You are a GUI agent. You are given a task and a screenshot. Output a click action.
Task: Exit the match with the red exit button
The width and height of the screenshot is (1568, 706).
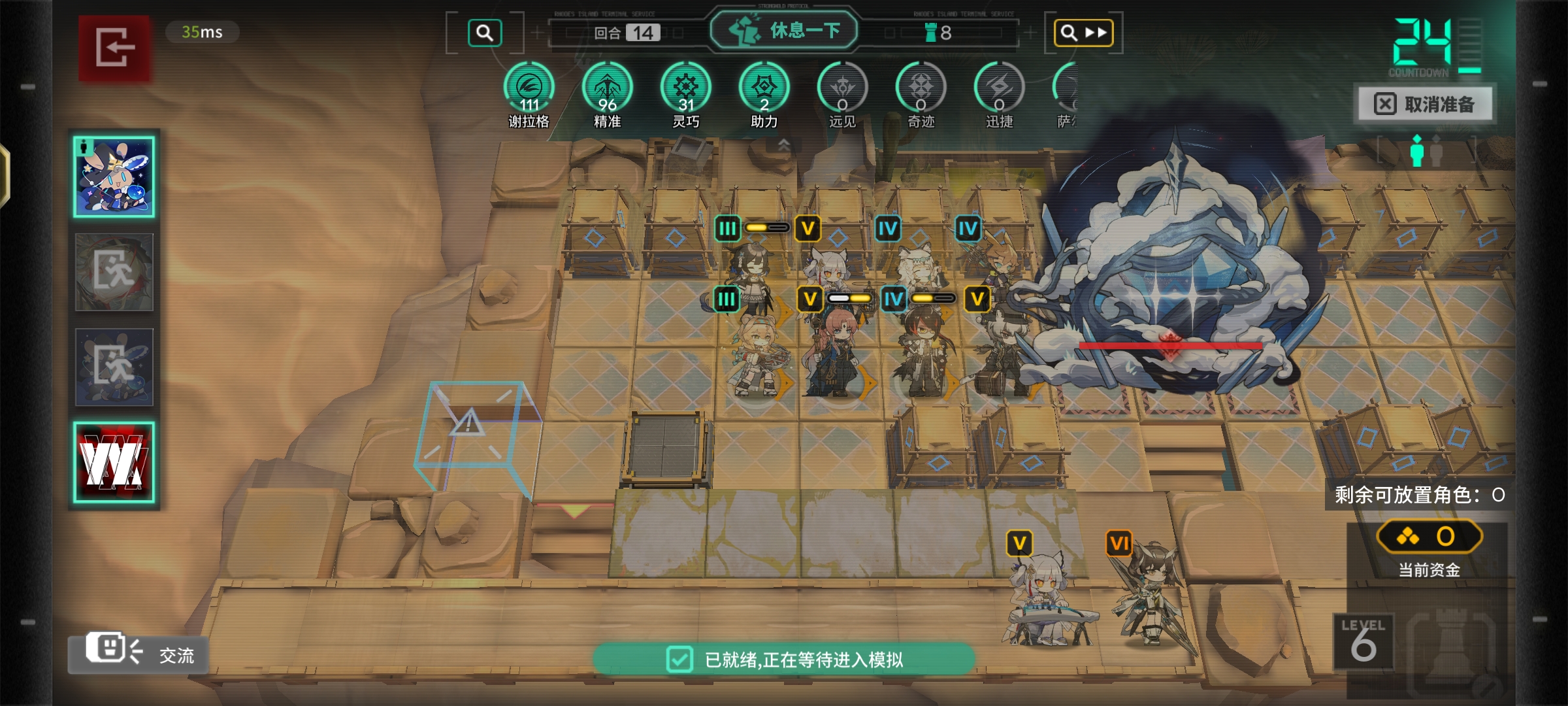[x=115, y=48]
